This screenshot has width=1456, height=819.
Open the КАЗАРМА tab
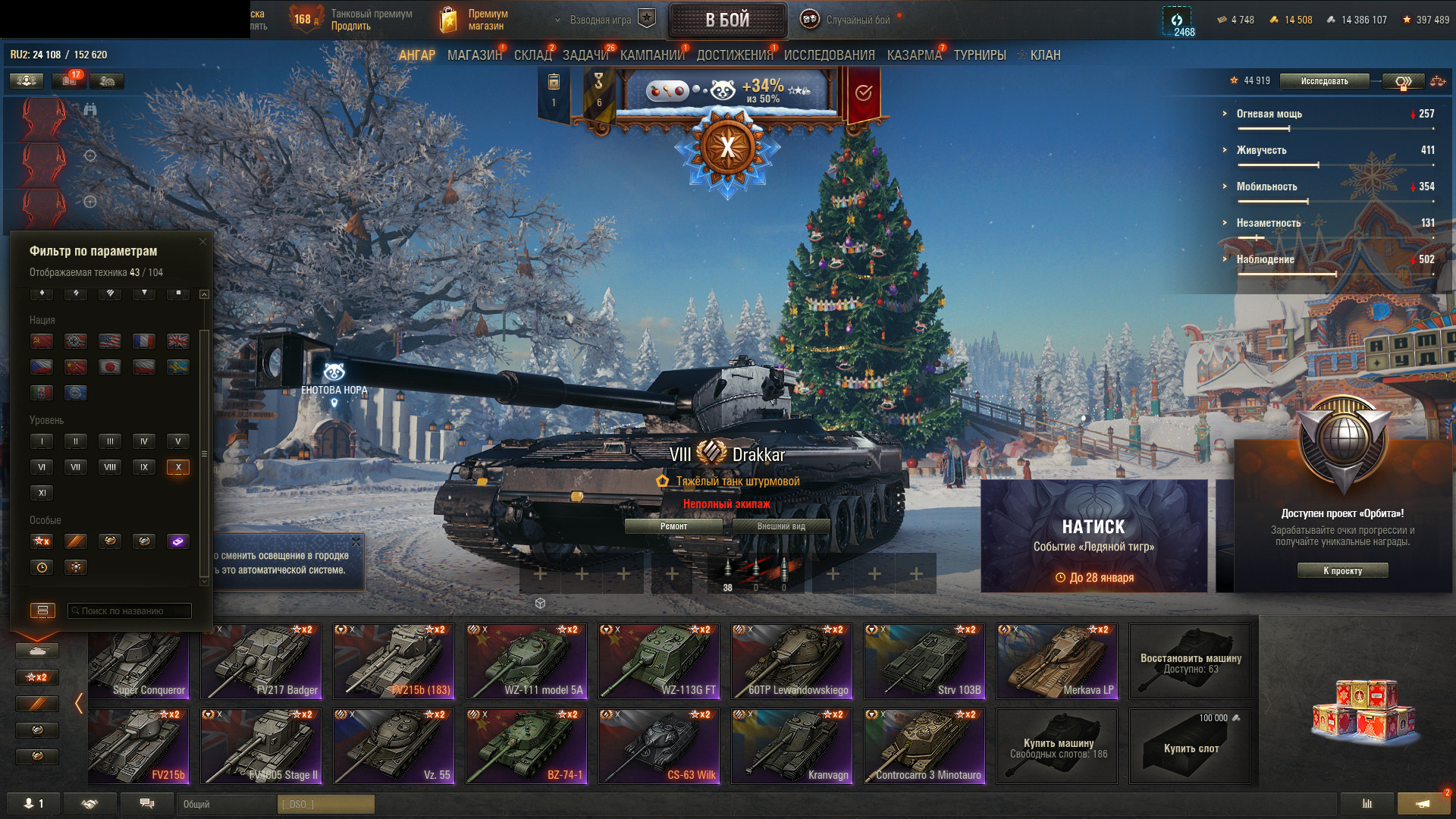[914, 55]
